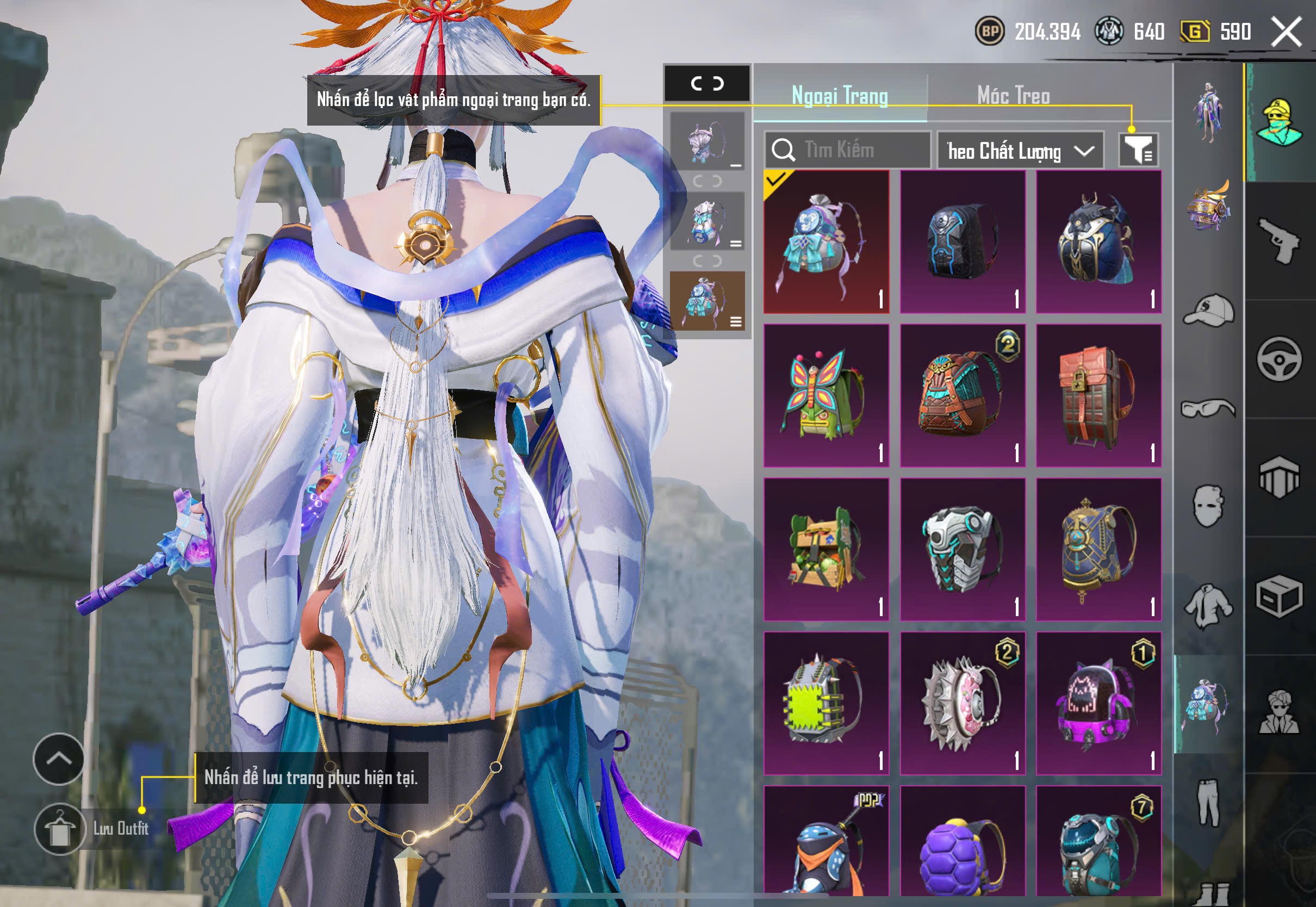Close the inventory with the X button
Viewport: 1316px width, 907px height.
click(x=1286, y=32)
